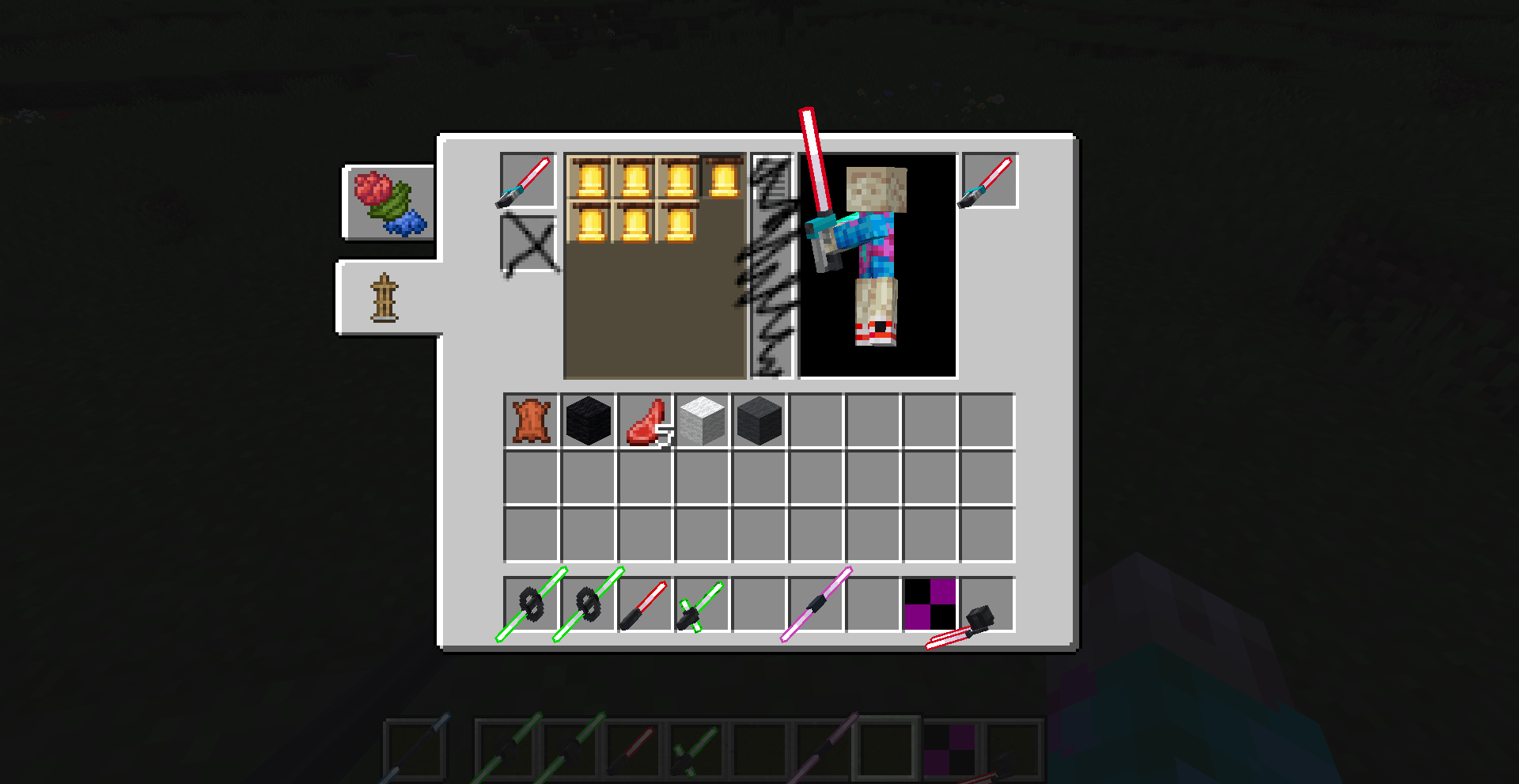Select the quartz block in the inventory
This screenshot has width=1519, height=784.
pos(701,419)
